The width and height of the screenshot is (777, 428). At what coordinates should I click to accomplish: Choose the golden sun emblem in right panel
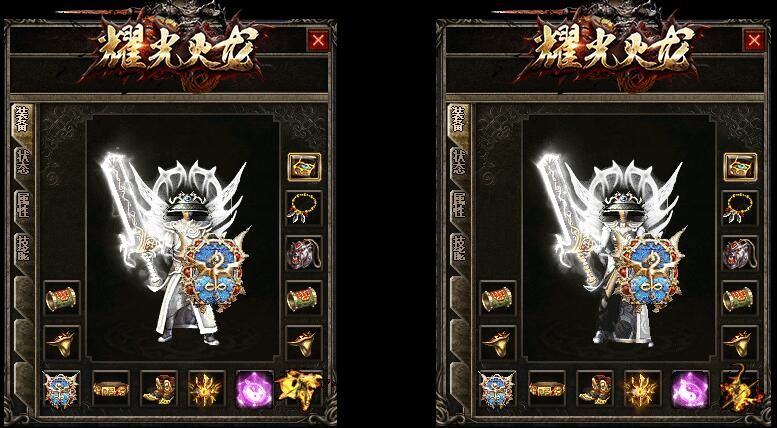[x=641, y=388]
